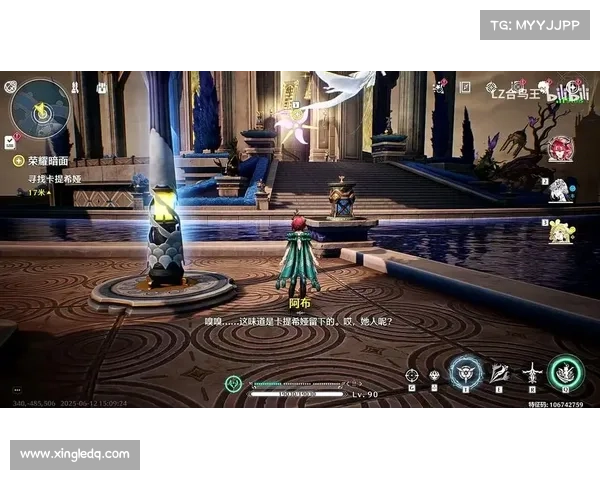The height and width of the screenshot is (480, 600).
Task: Switch to the red-haired party character
Action: click(x=560, y=148)
